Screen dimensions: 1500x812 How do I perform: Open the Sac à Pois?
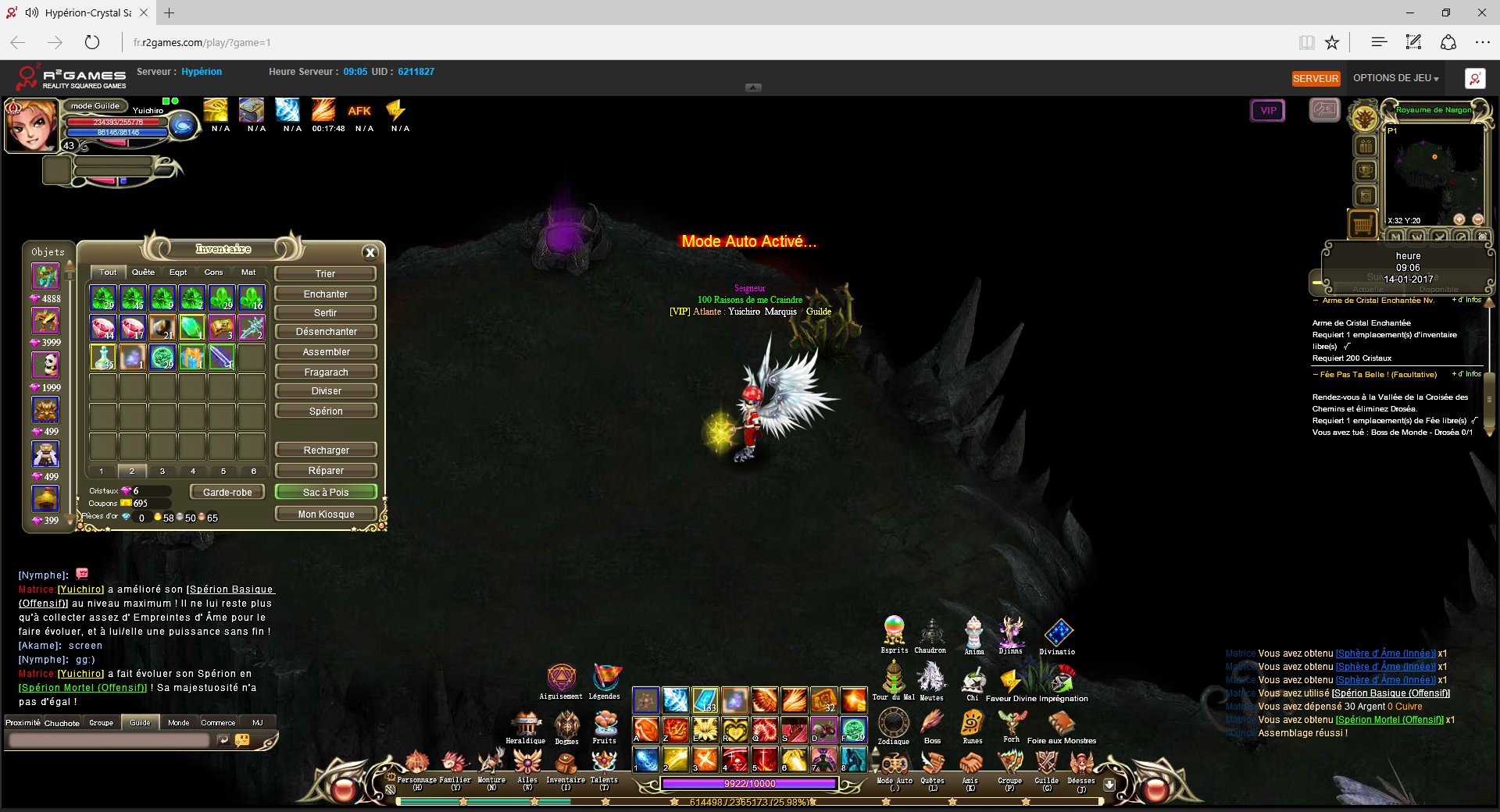325,493
